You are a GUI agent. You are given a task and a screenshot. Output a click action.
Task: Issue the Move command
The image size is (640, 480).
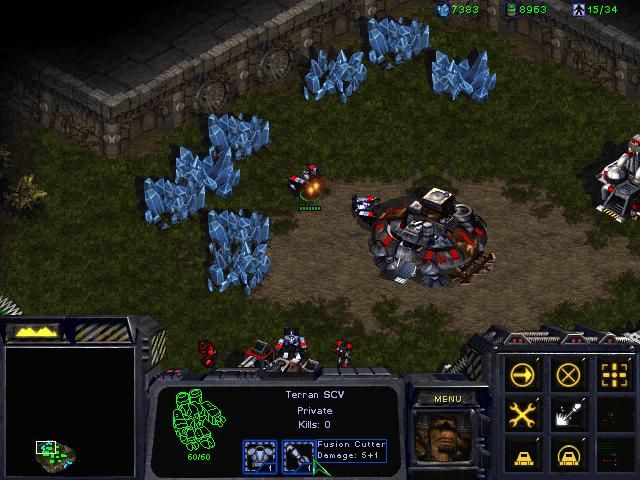pyautogui.click(x=522, y=375)
